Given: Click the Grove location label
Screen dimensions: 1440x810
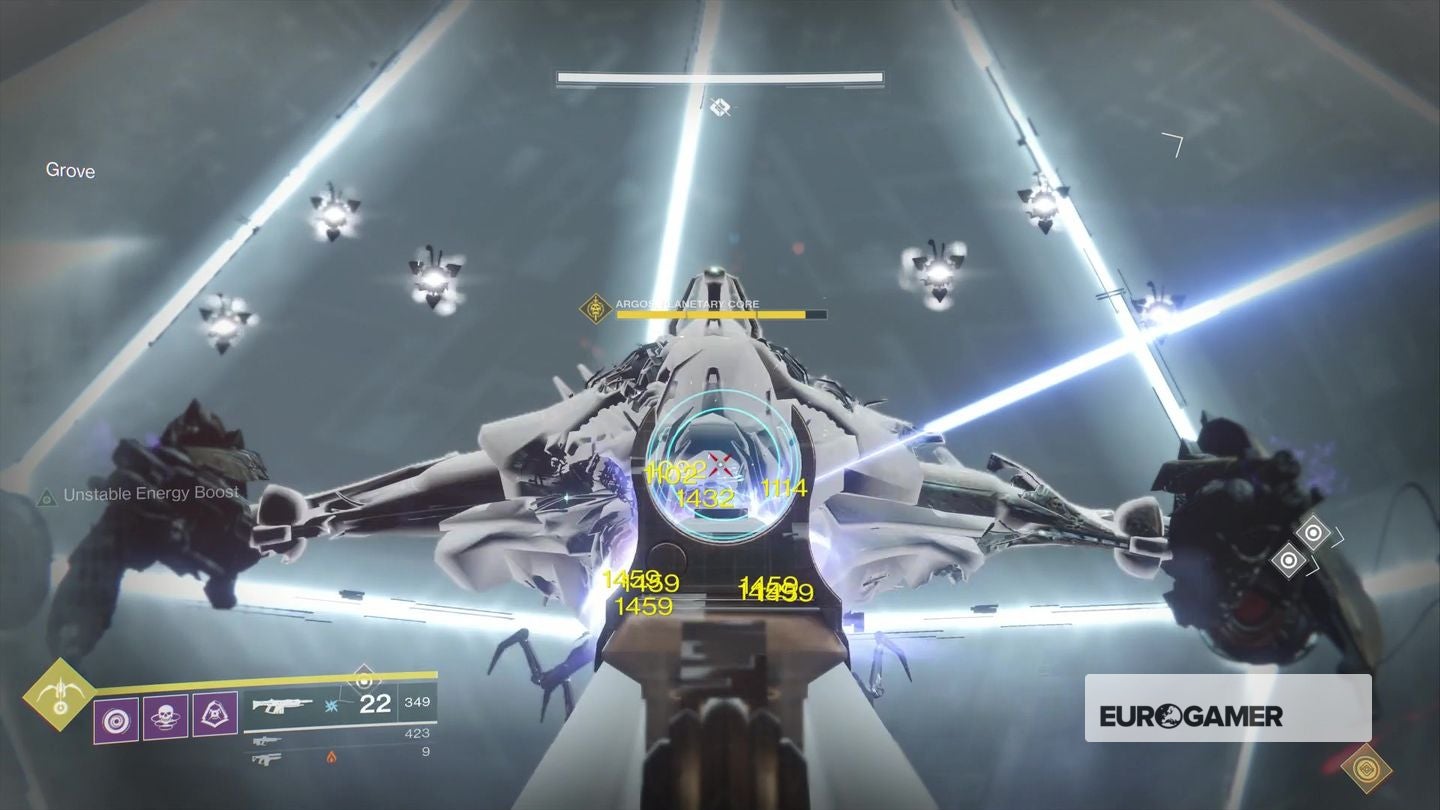Looking at the screenshot, I should pyautogui.click(x=69, y=171).
